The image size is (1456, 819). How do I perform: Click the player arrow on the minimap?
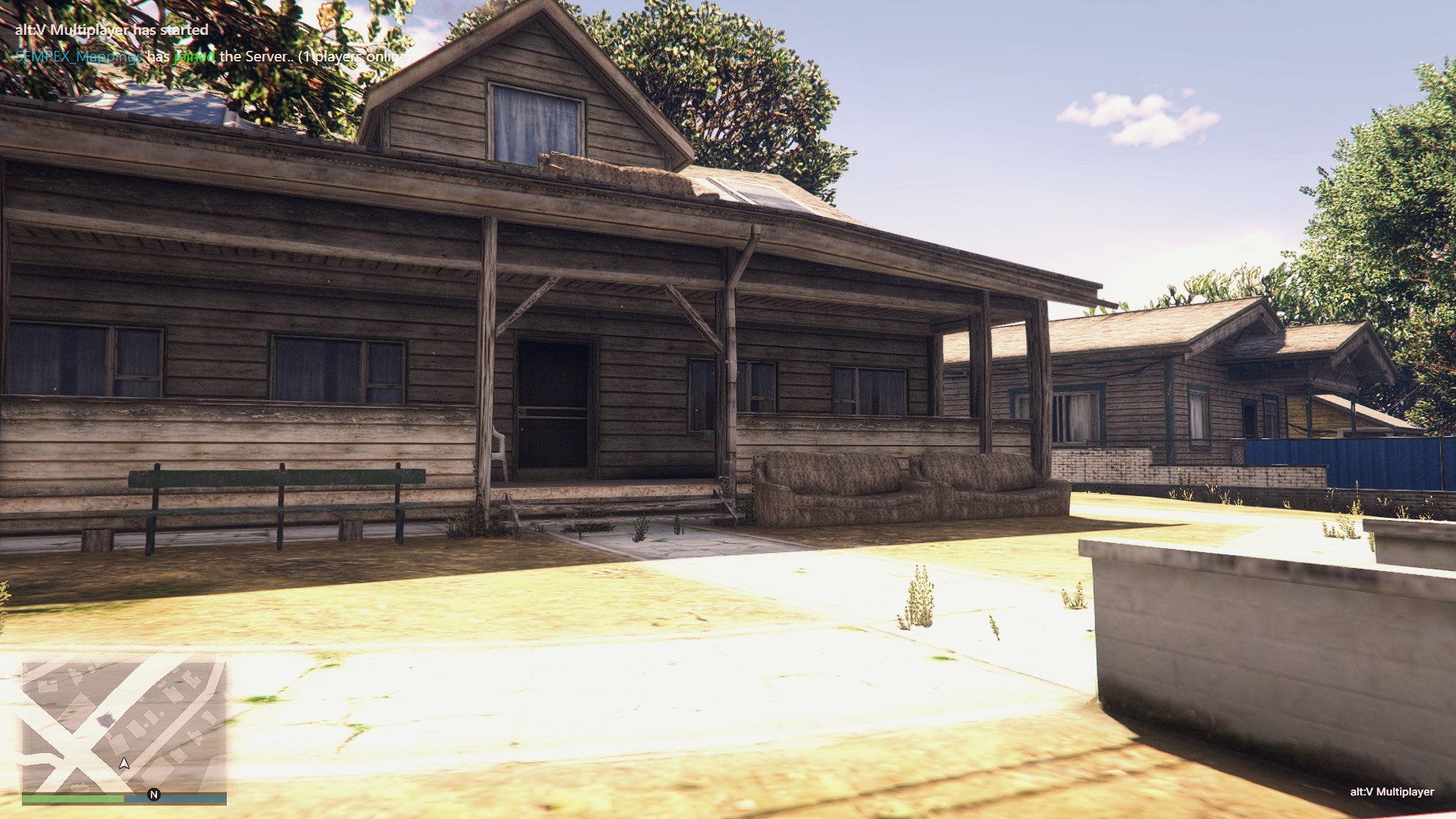(124, 763)
